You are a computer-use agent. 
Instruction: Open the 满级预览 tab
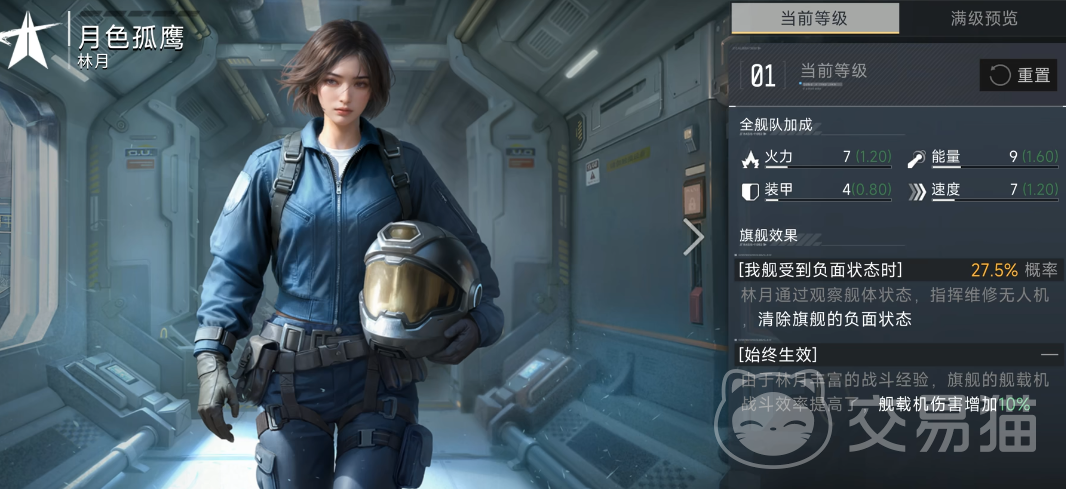click(983, 19)
